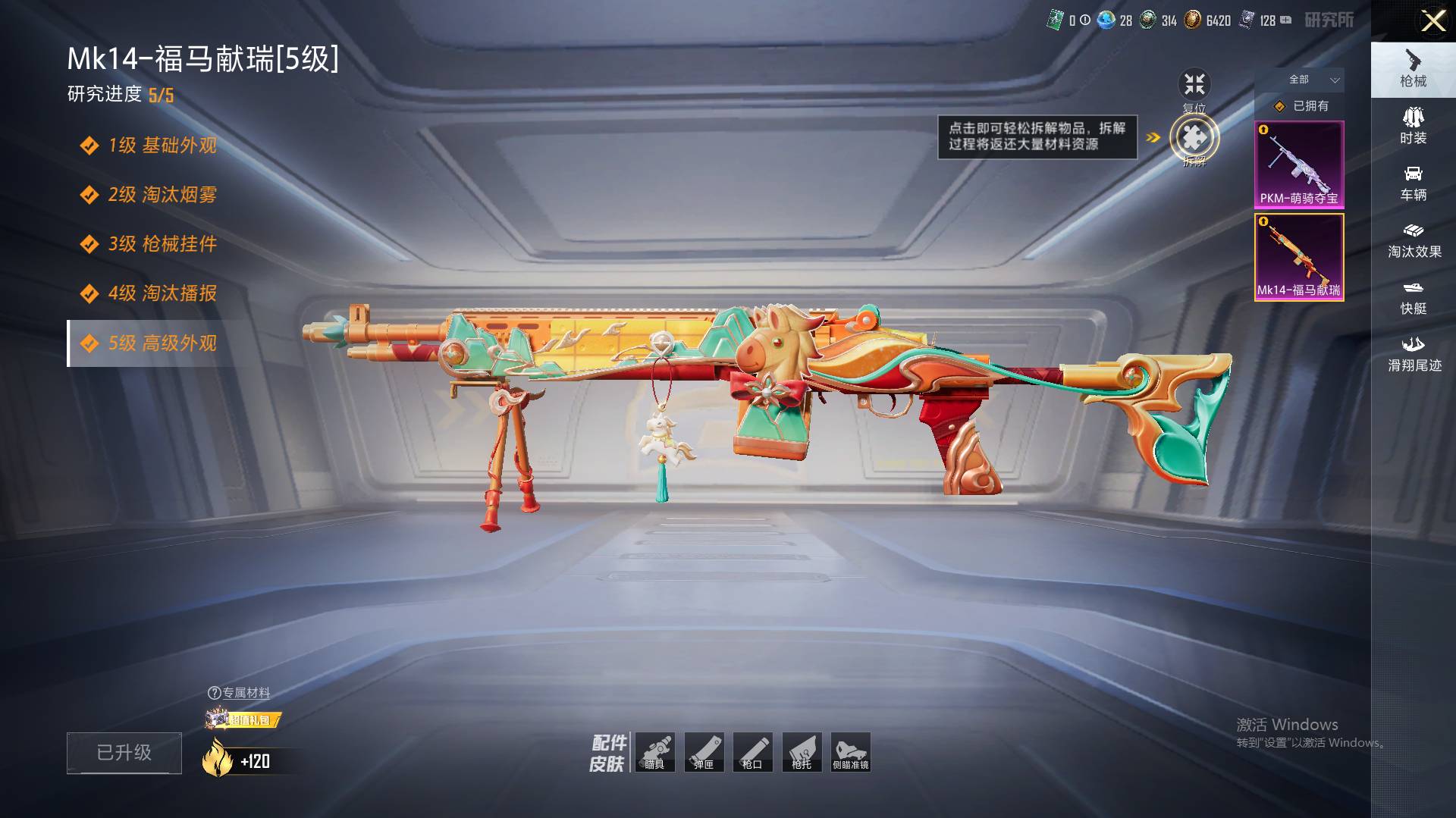
Task: Show the 快艇 speedboat tab
Action: pos(1413,297)
